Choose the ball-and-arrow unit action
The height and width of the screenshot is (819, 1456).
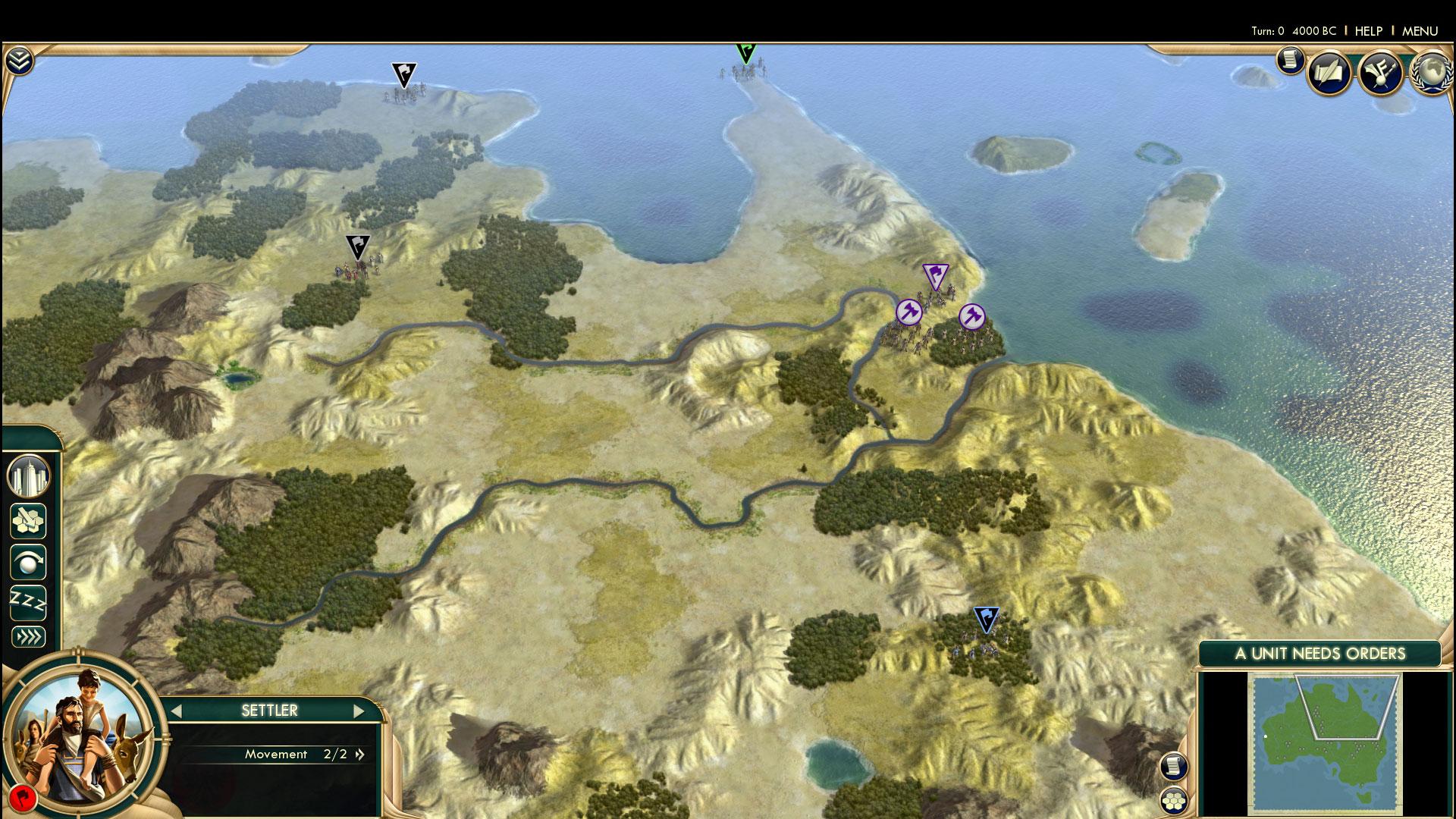(29, 563)
